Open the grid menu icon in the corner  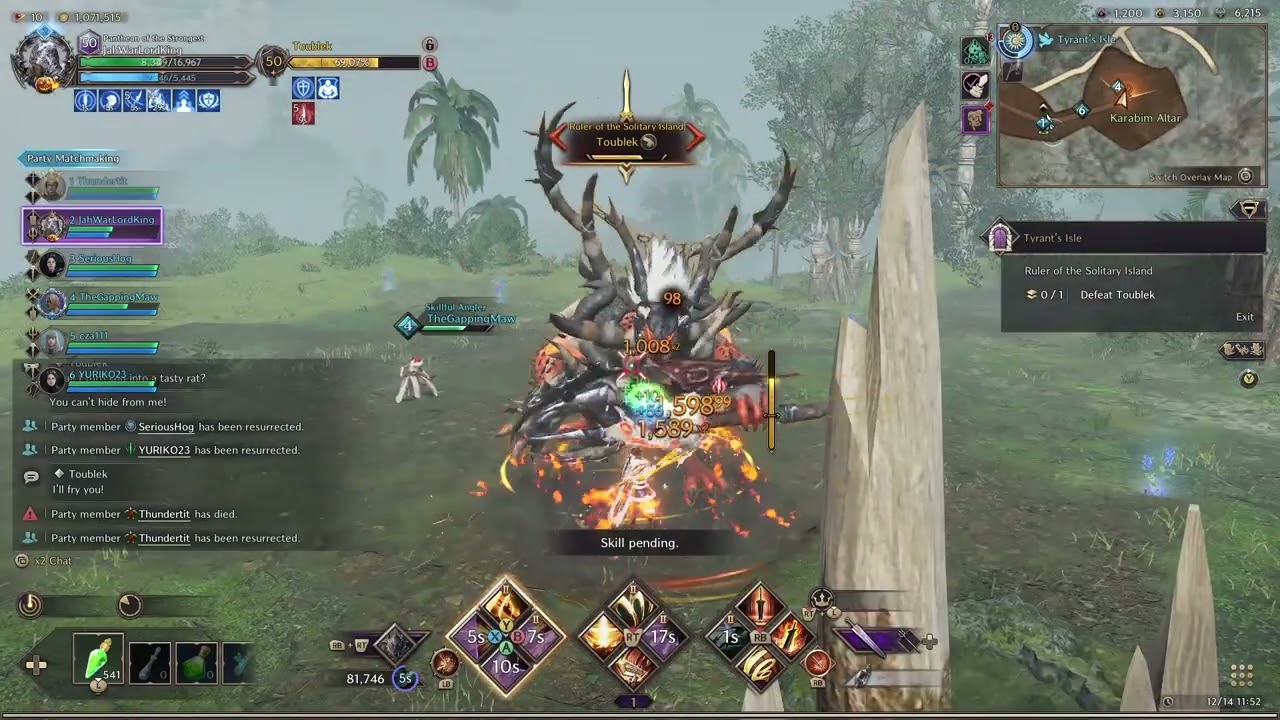[x=1242, y=675]
